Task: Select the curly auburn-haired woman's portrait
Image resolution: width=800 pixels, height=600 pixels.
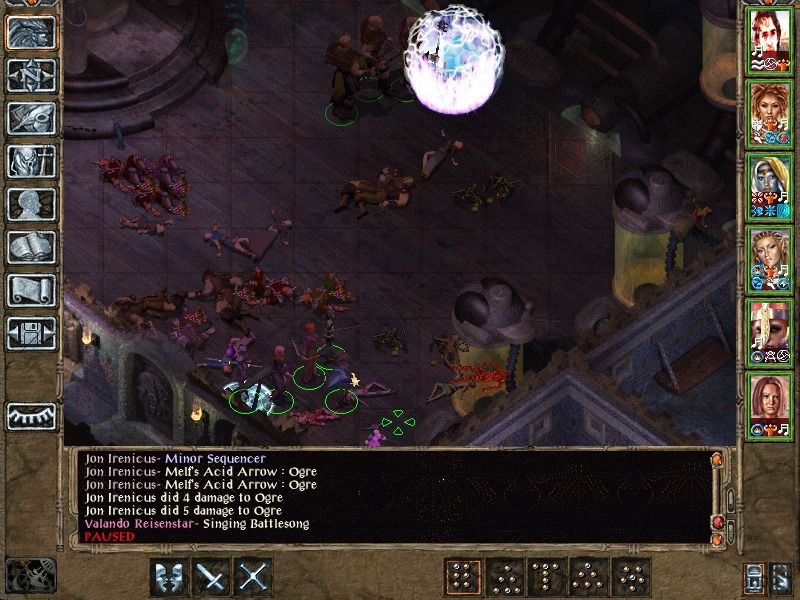Action: (x=770, y=113)
